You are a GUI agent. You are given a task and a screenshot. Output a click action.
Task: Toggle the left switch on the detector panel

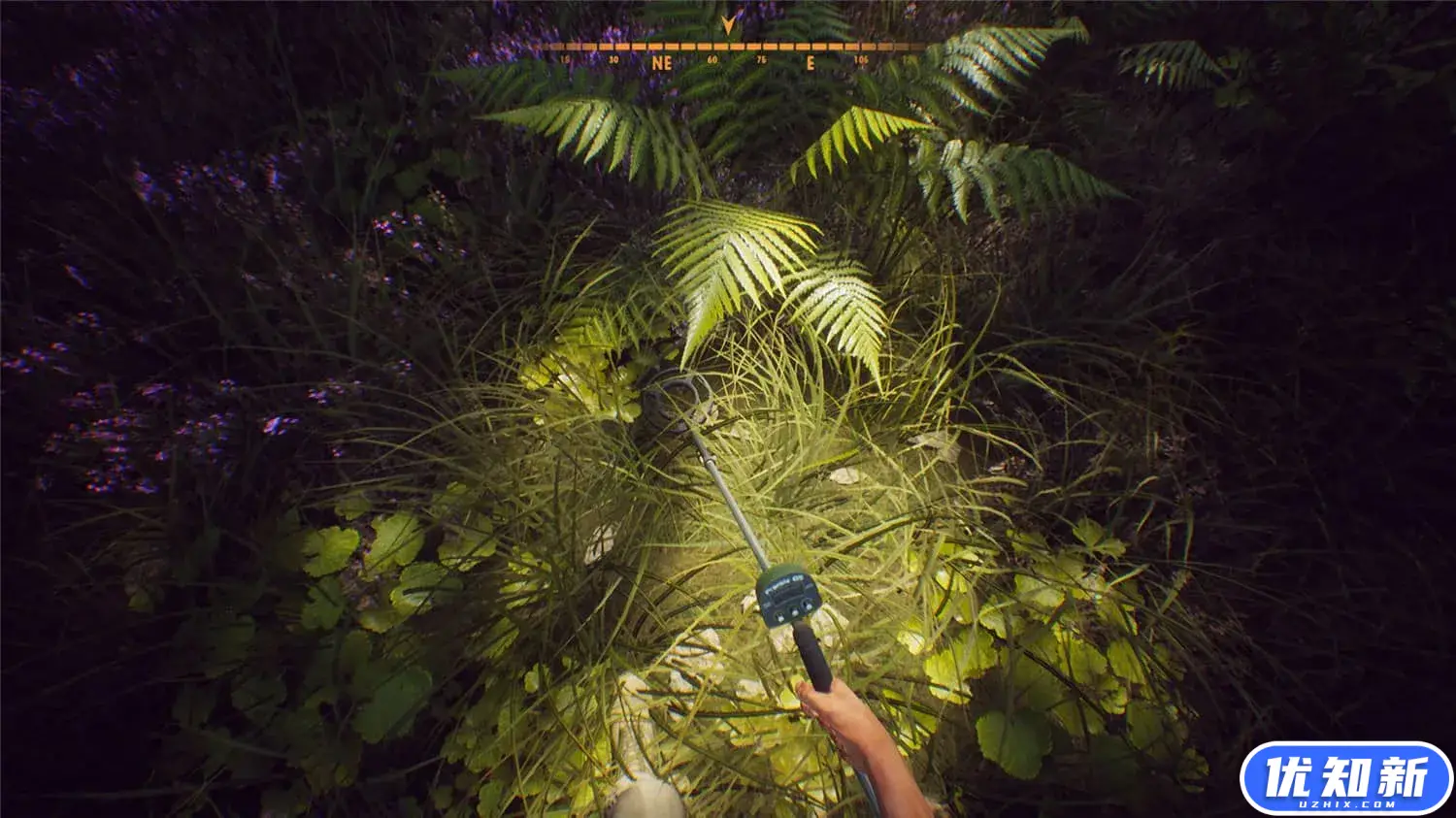pos(779,616)
